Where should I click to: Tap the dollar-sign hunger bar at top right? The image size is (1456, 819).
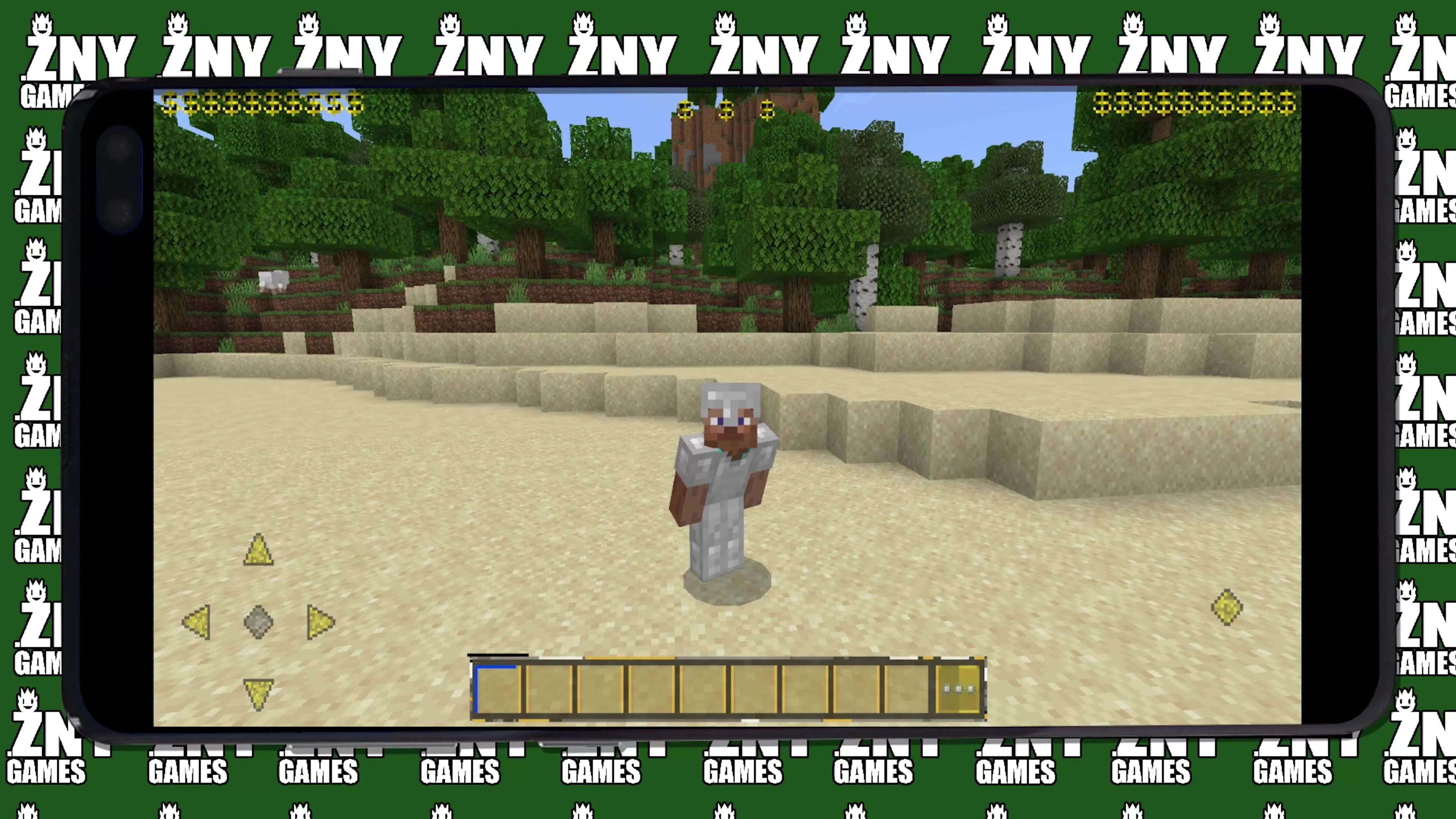point(1192,104)
